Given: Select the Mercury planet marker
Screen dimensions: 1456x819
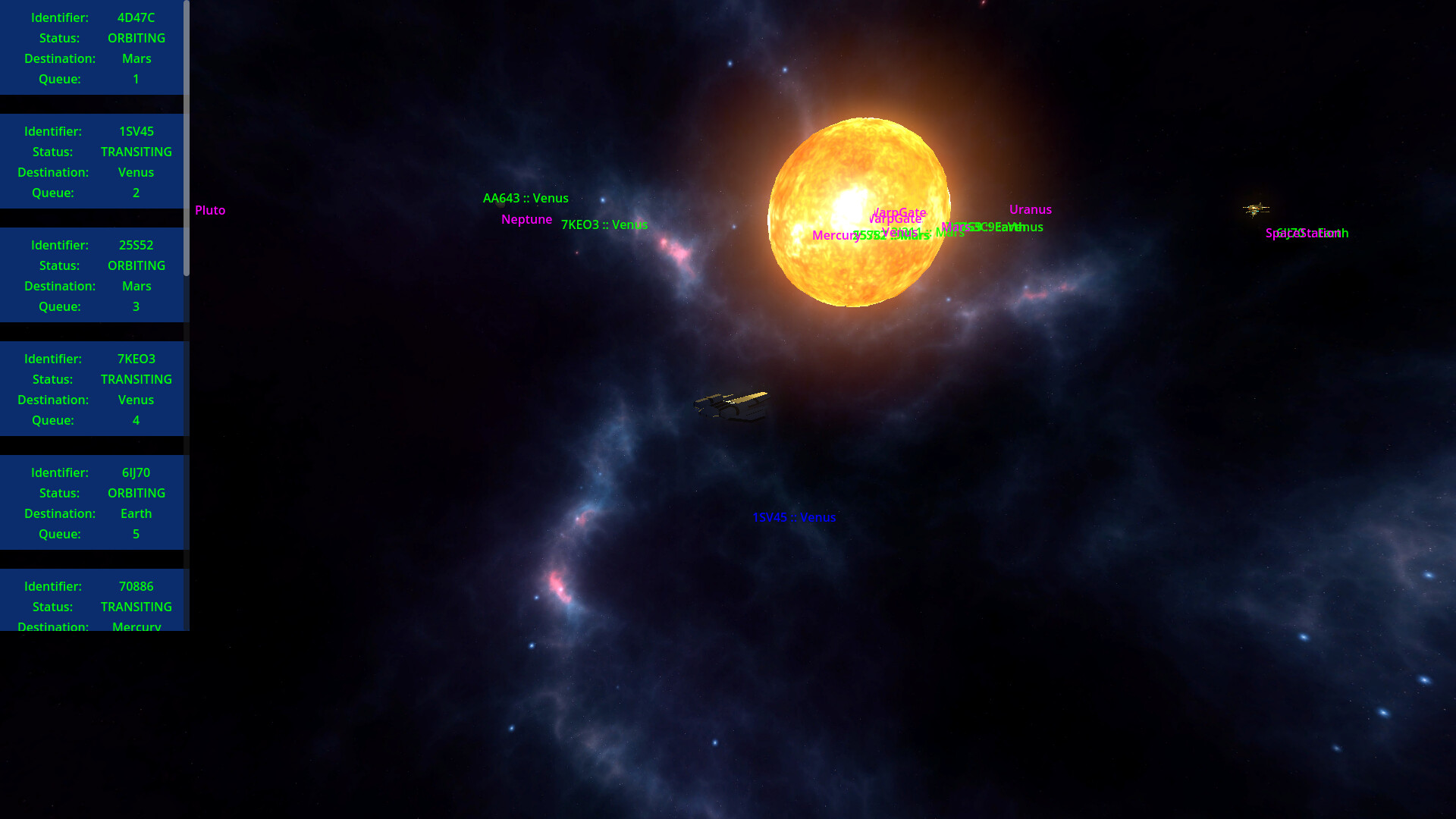Looking at the screenshot, I should [x=835, y=236].
